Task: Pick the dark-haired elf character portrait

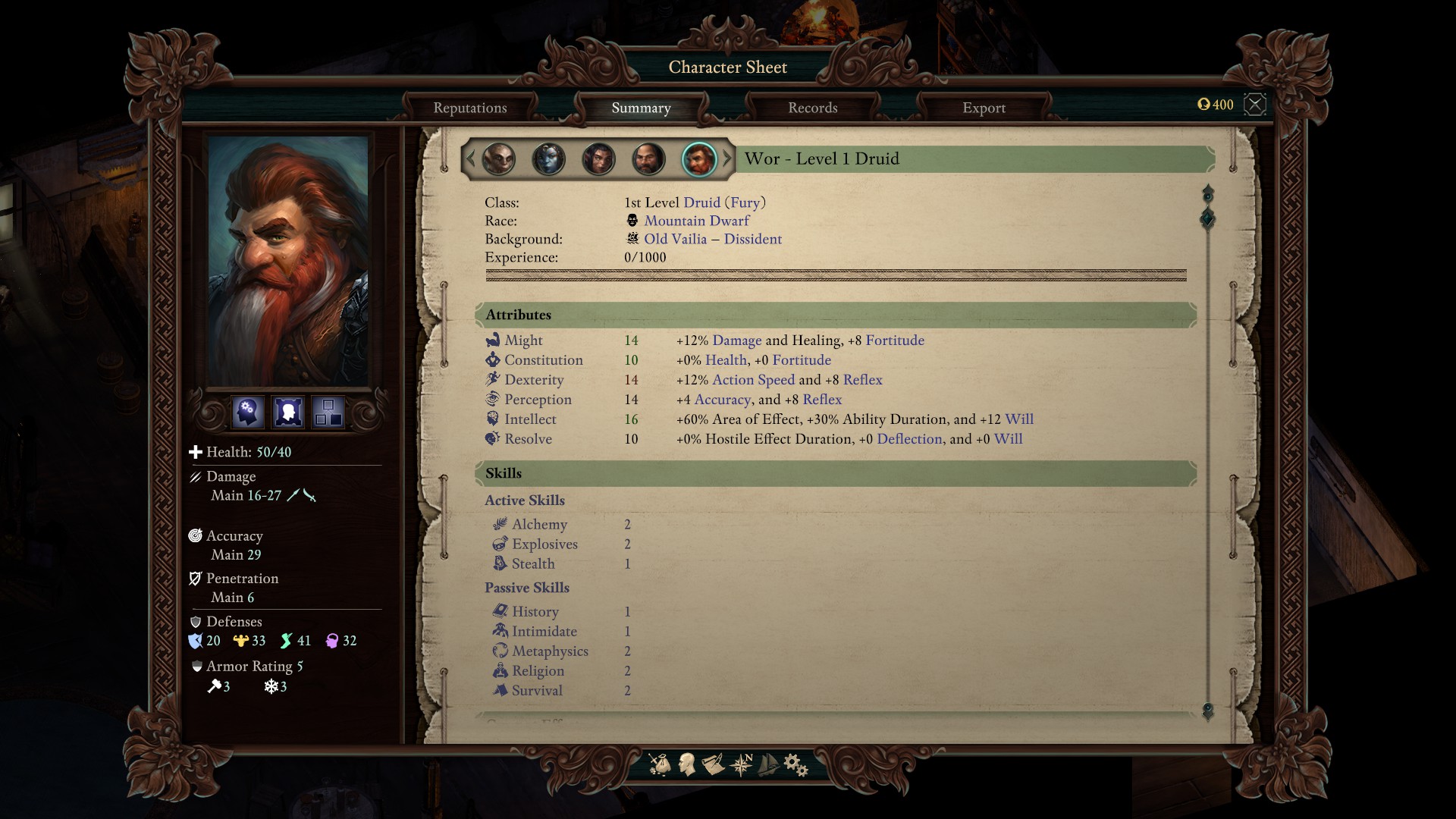Action: click(598, 159)
